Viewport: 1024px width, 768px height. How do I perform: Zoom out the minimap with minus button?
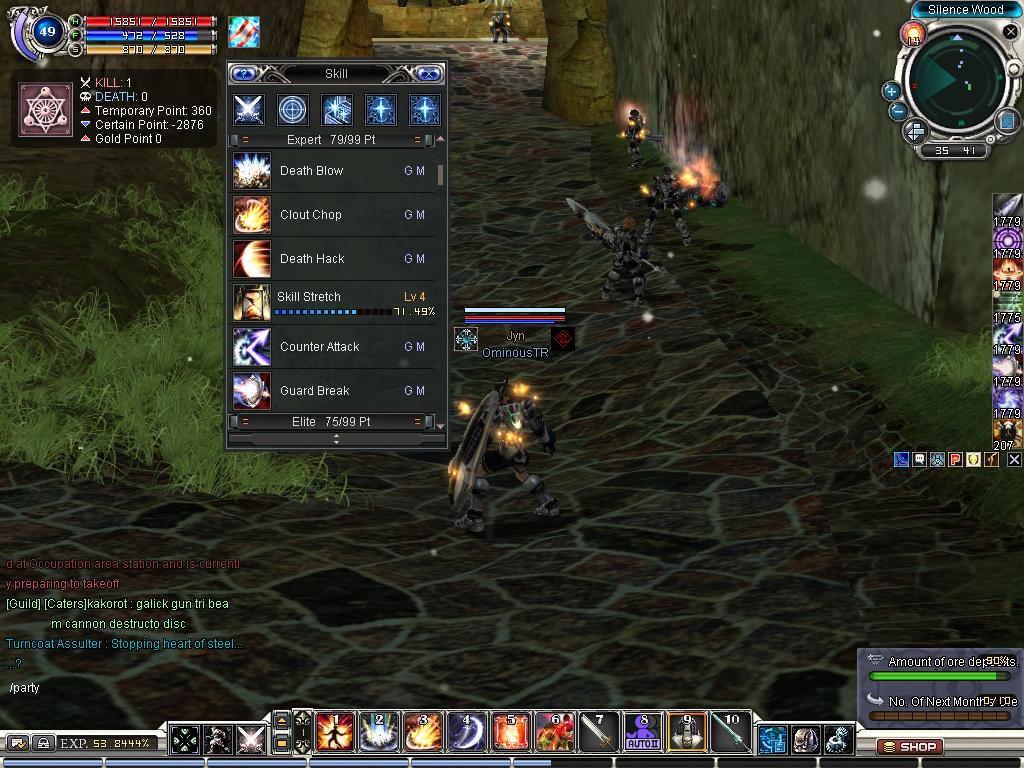(x=898, y=111)
